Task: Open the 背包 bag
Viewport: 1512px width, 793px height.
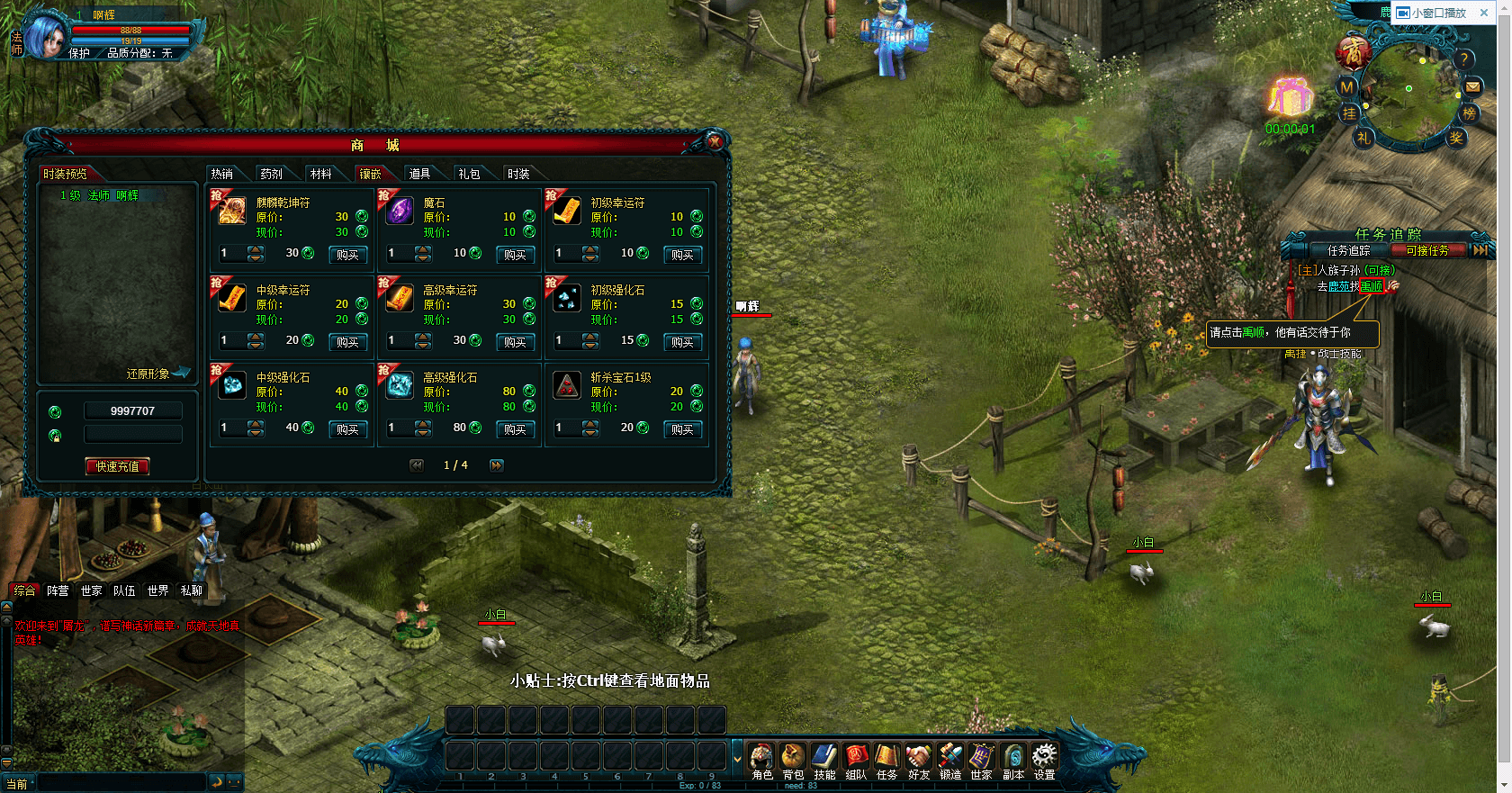Action: [793, 760]
